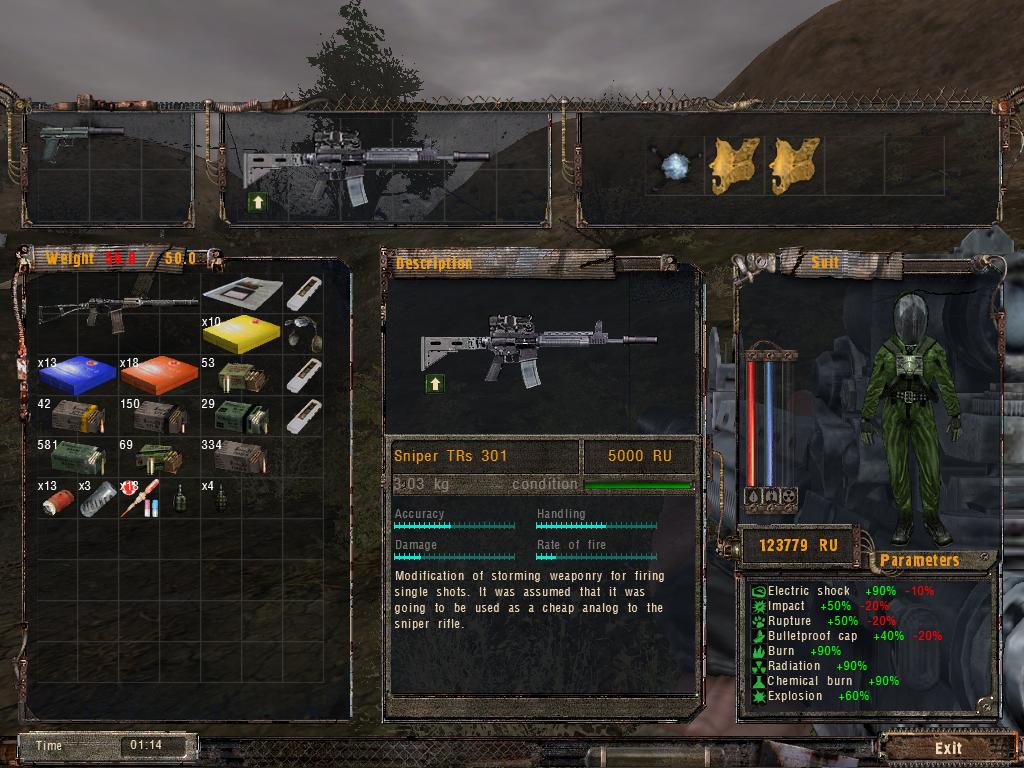Choose the headset device item in the backpack
This screenshot has height=768, width=1024.
[x=302, y=334]
